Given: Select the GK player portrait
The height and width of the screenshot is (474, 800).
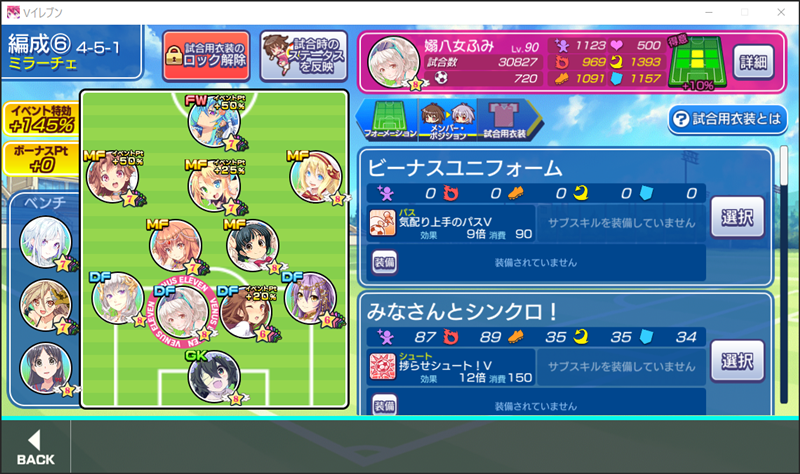Looking at the screenshot, I should [x=214, y=378].
